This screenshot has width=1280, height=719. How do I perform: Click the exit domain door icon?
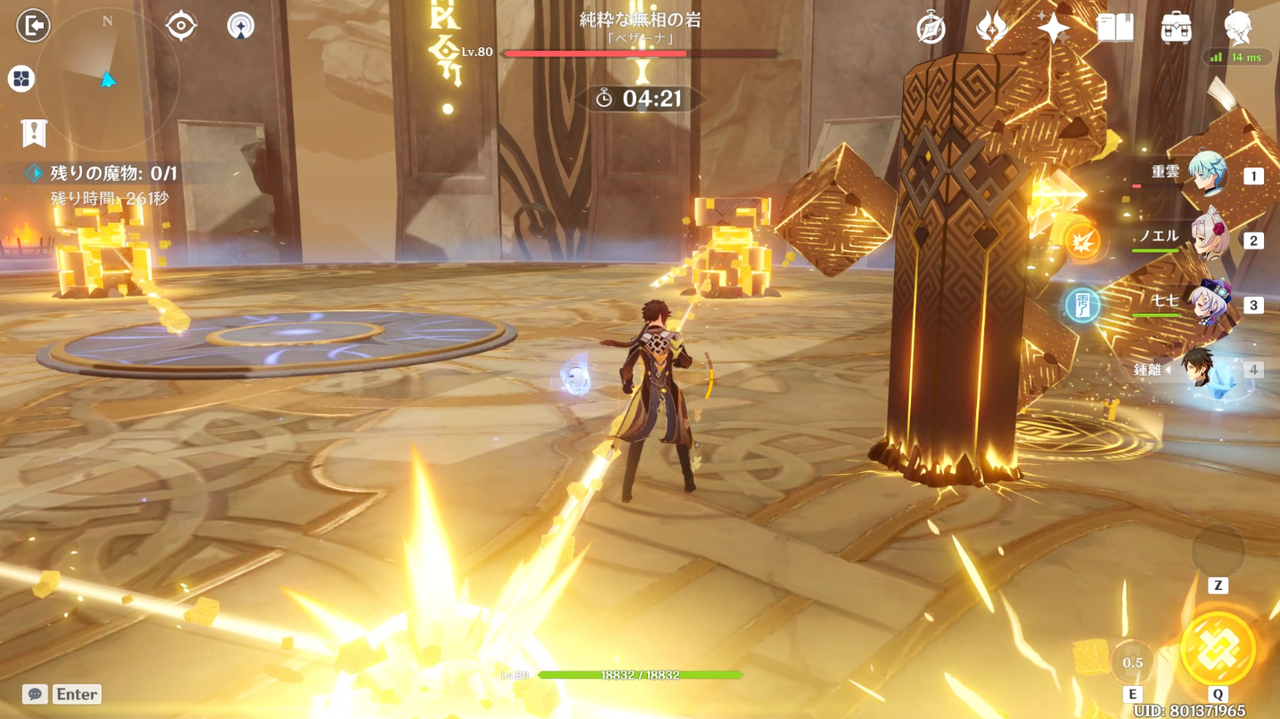tap(33, 25)
